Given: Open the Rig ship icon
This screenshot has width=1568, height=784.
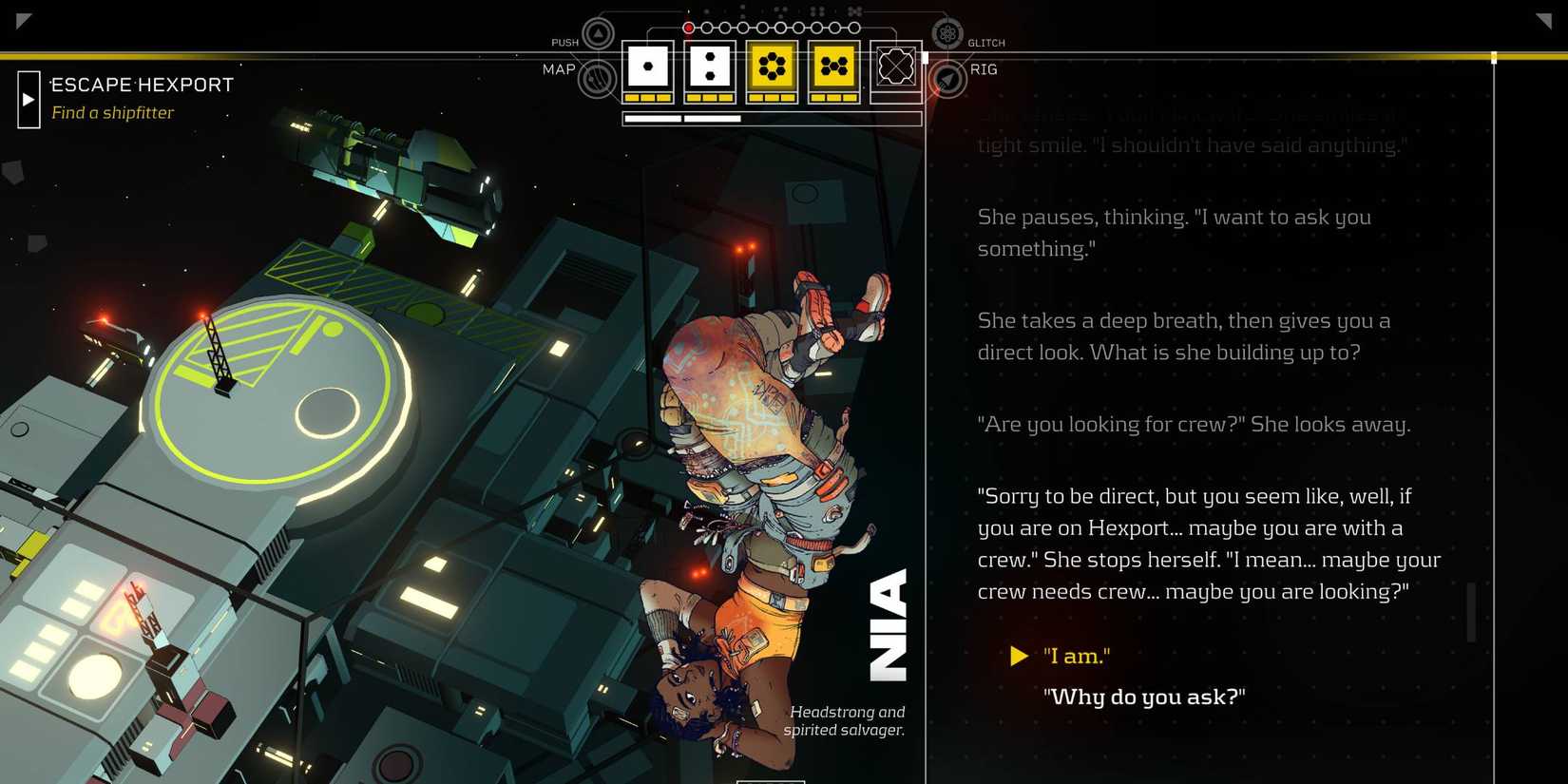Looking at the screenshot, I should point(947,79).
